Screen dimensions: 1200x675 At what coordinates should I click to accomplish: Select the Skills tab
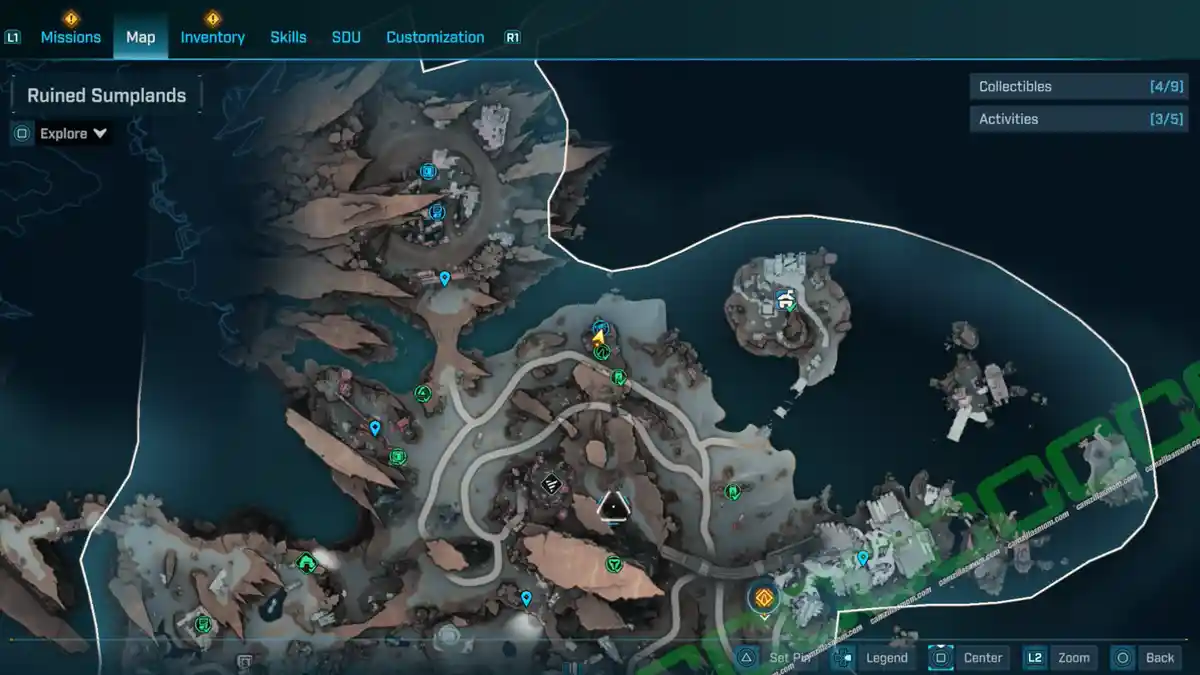click(288, 37)
